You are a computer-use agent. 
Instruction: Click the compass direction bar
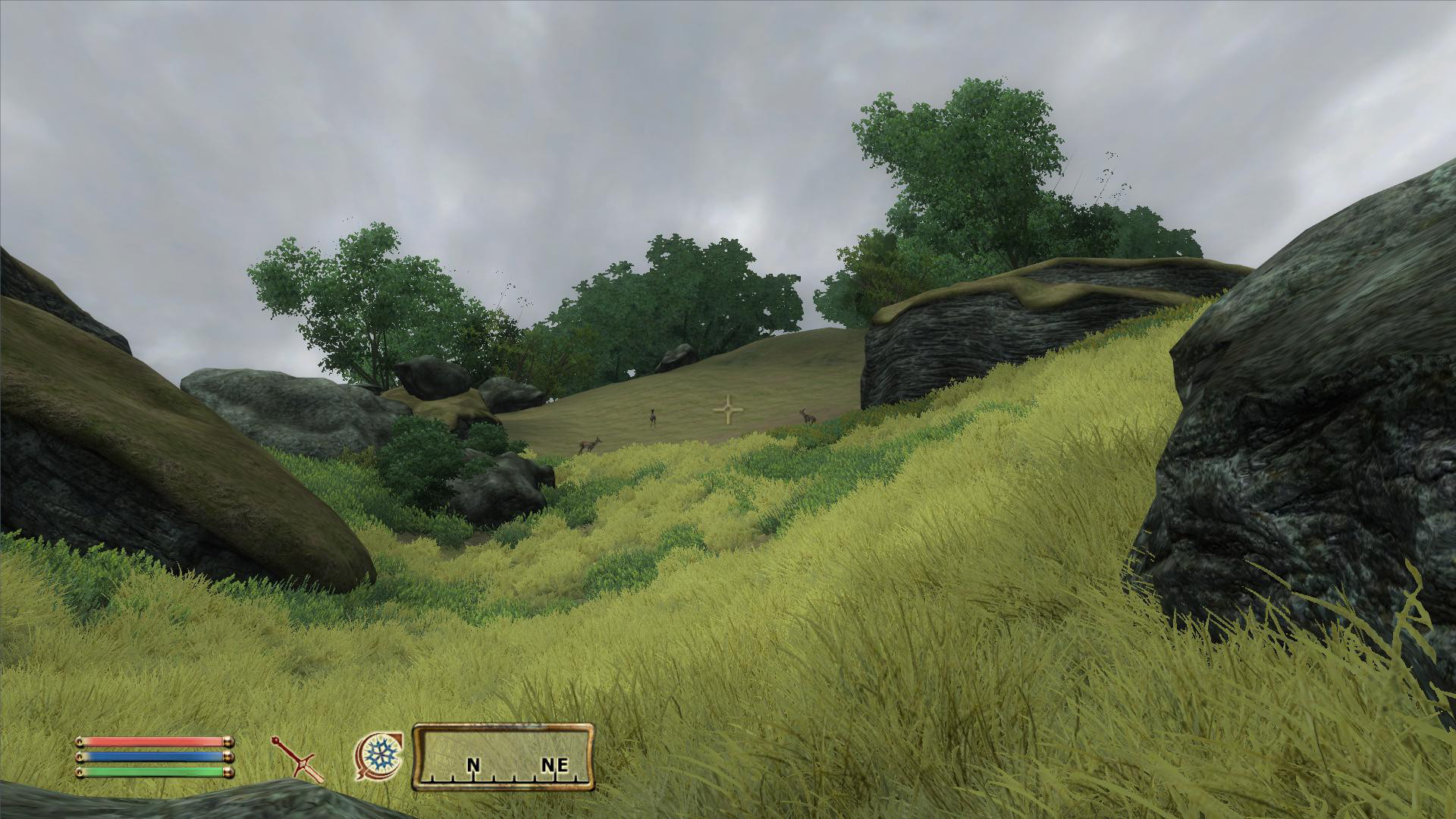pyautogui.click(x=503, y=758)
